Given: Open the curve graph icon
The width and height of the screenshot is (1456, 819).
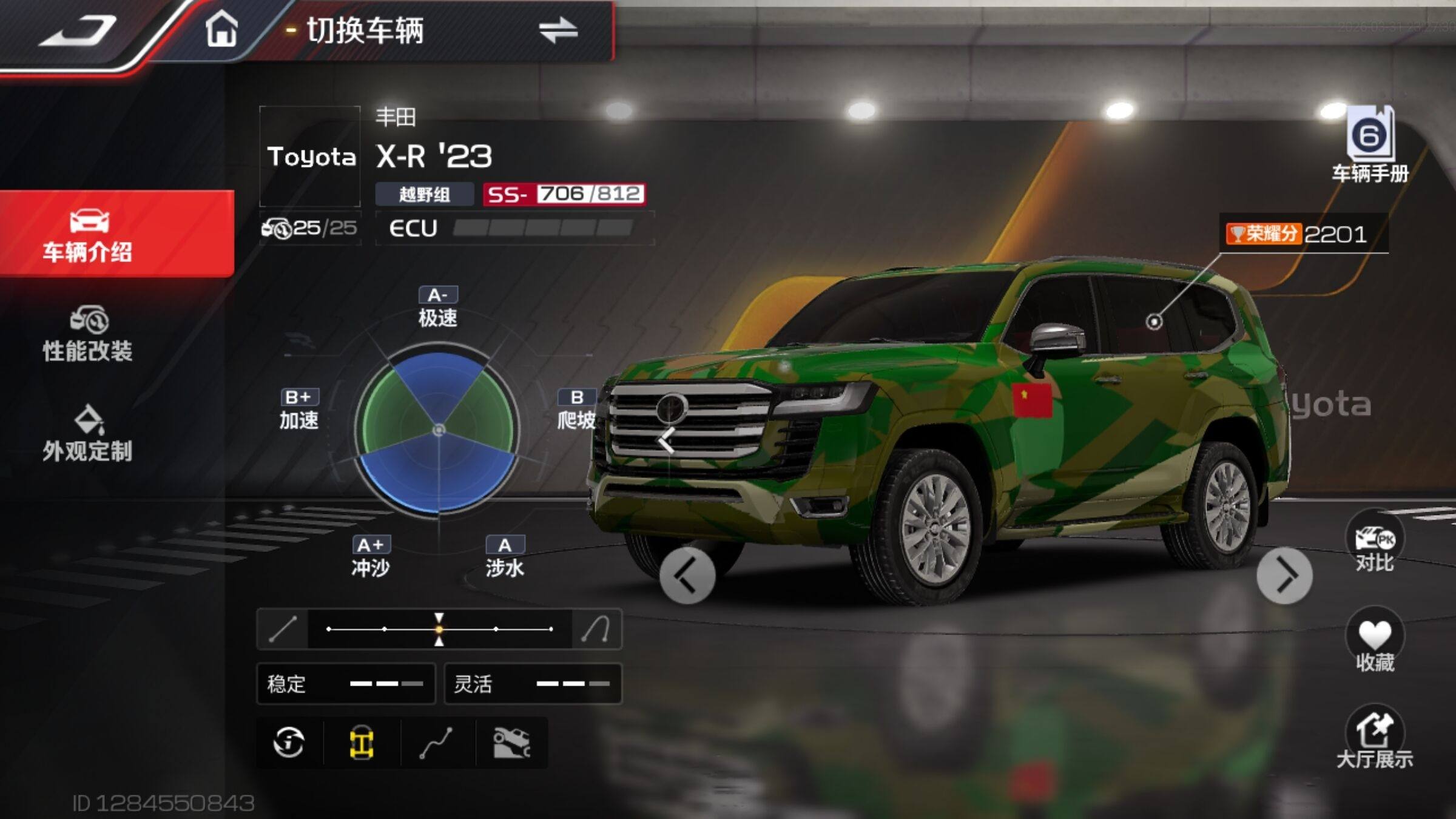Looking at the screenshot, I should pyautogui.click(x=436, y=743).
